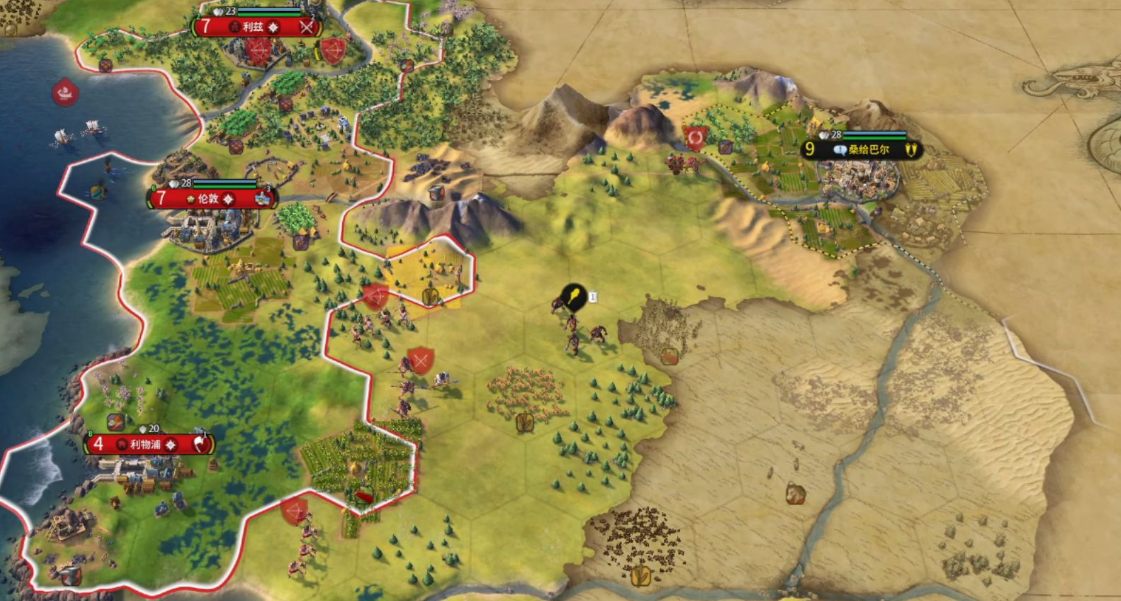1121x601 pixels.
Task: Select the 利物浦 city banner
Action: click(146, 444)
